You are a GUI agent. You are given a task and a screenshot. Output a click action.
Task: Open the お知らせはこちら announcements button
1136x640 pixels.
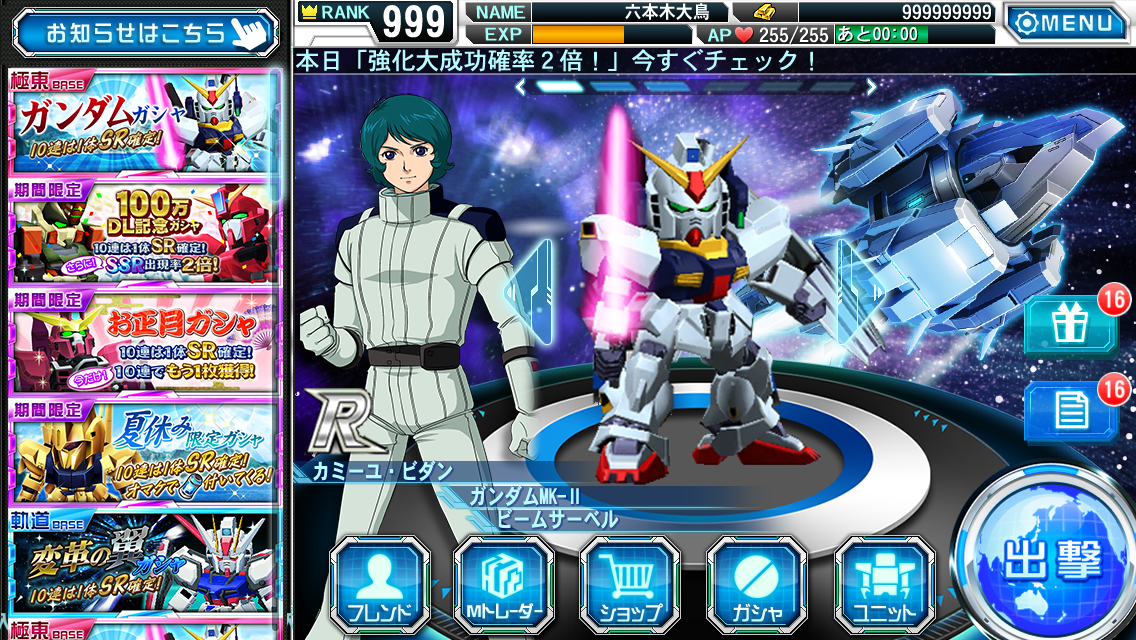[146, 32]
